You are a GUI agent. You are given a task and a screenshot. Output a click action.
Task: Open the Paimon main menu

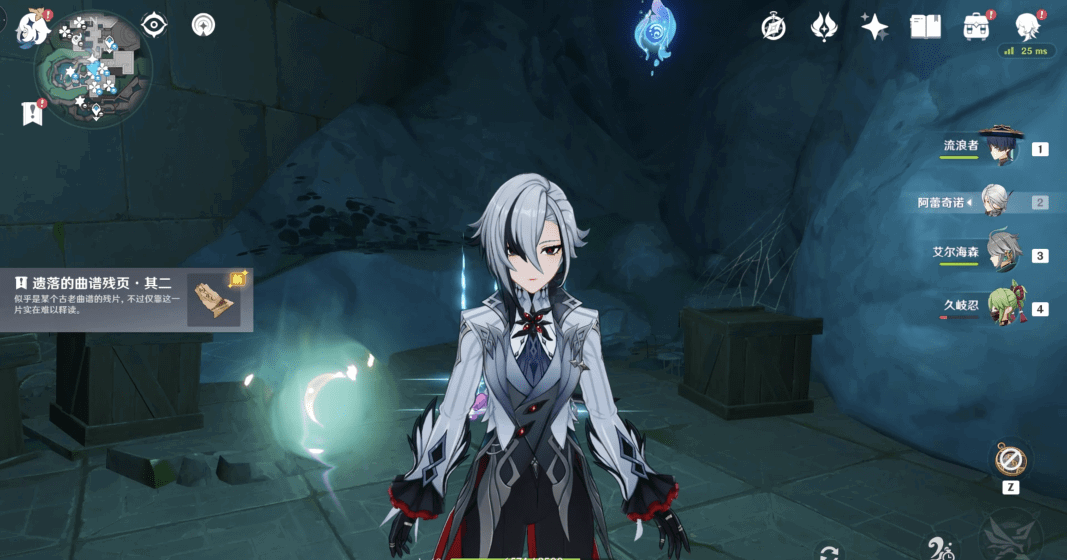point(33,27)
